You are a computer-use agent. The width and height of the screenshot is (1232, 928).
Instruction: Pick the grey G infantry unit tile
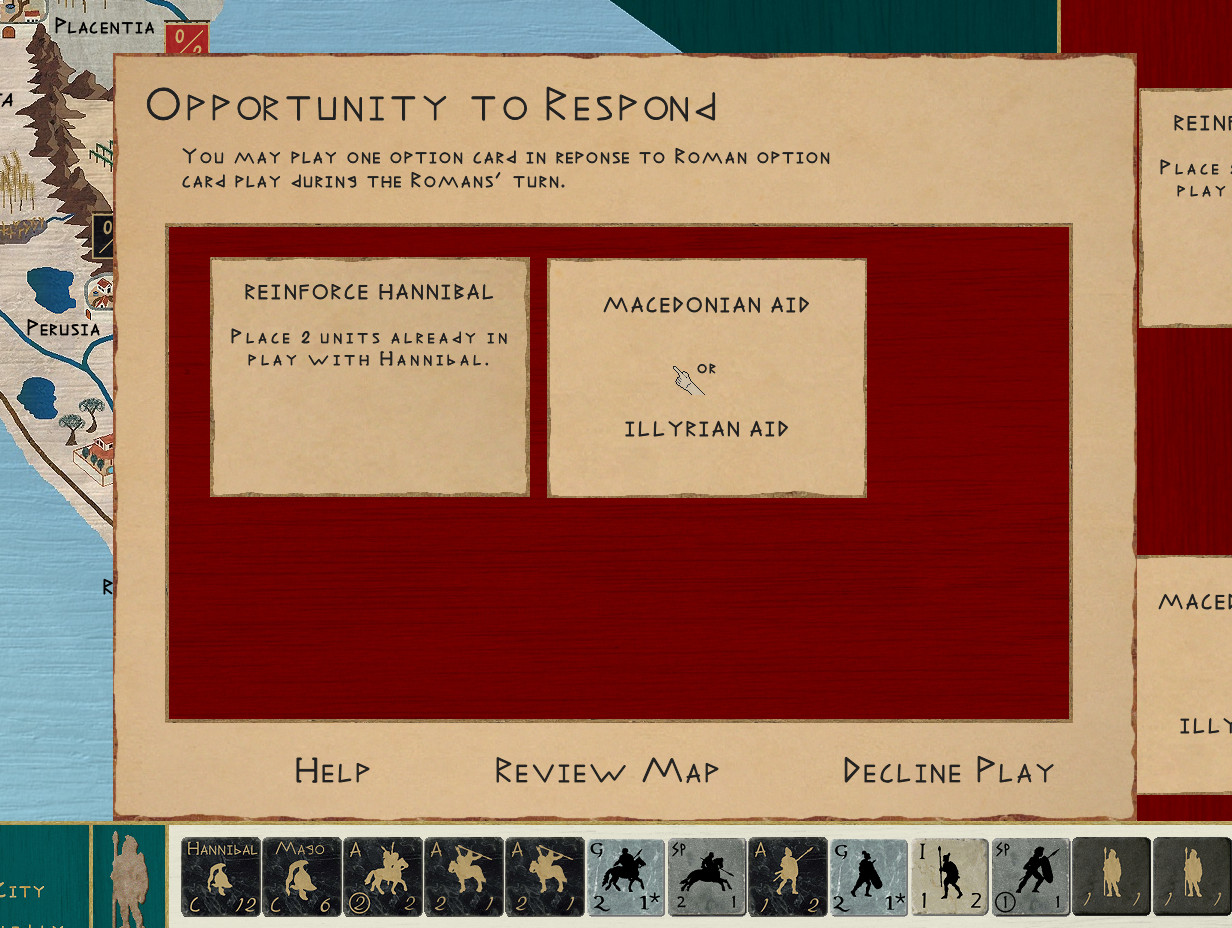pos(869,877)
